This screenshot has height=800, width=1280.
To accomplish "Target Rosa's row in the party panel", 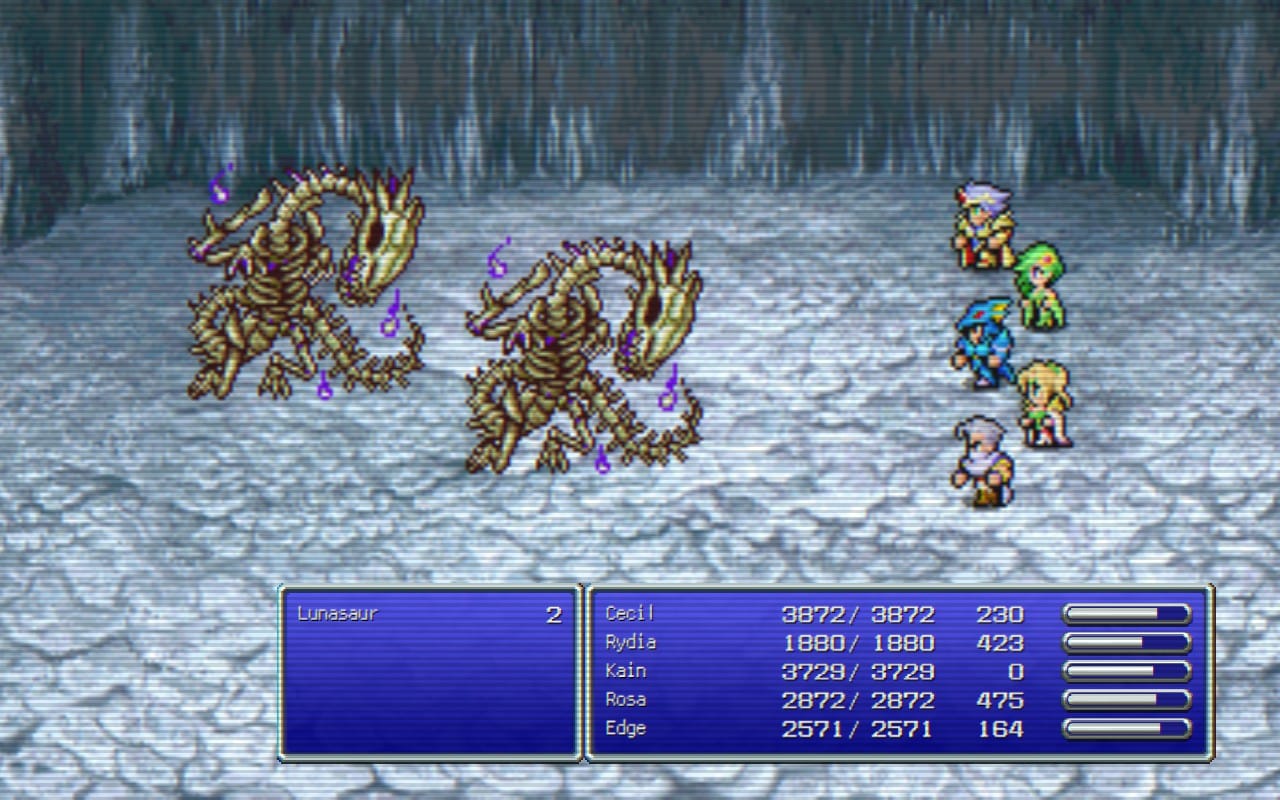I will [626, 700].
